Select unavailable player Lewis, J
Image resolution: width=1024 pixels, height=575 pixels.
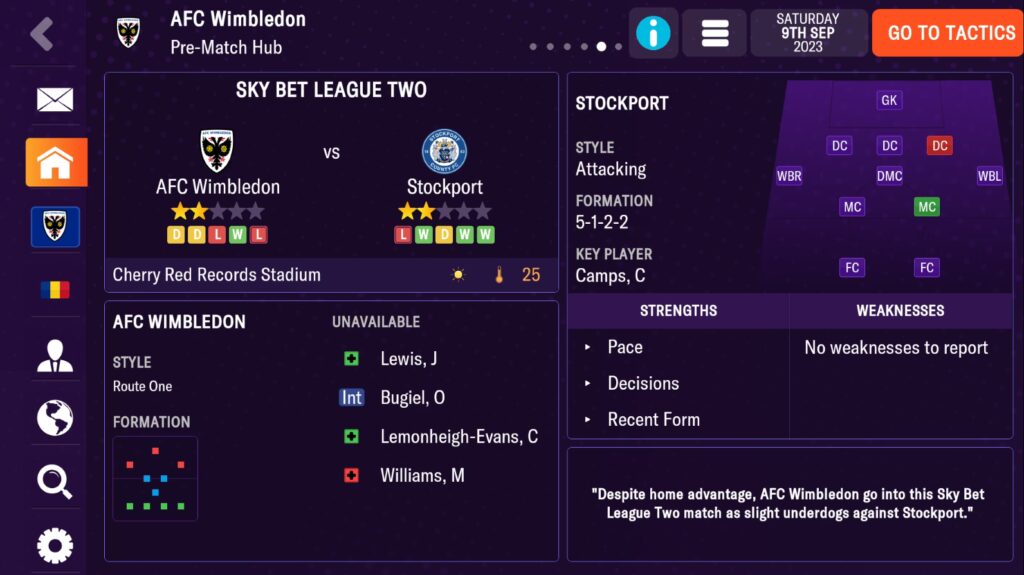(x=409, y=359)
